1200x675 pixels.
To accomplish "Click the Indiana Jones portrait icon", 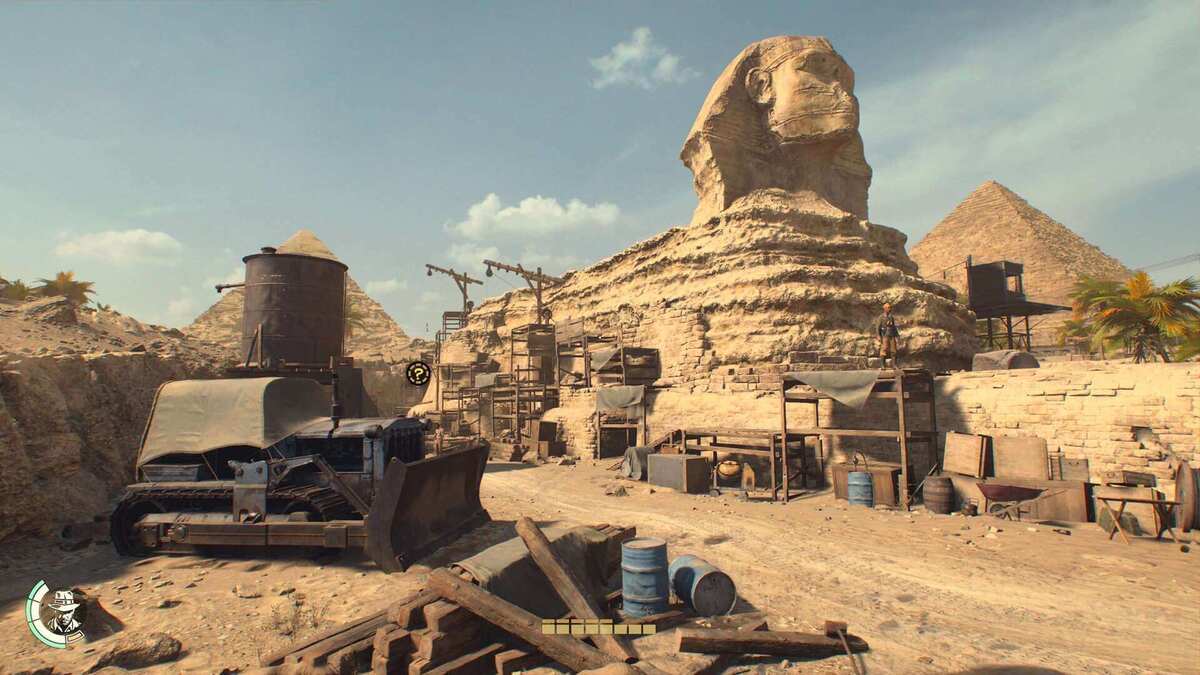I will [64, 611].
